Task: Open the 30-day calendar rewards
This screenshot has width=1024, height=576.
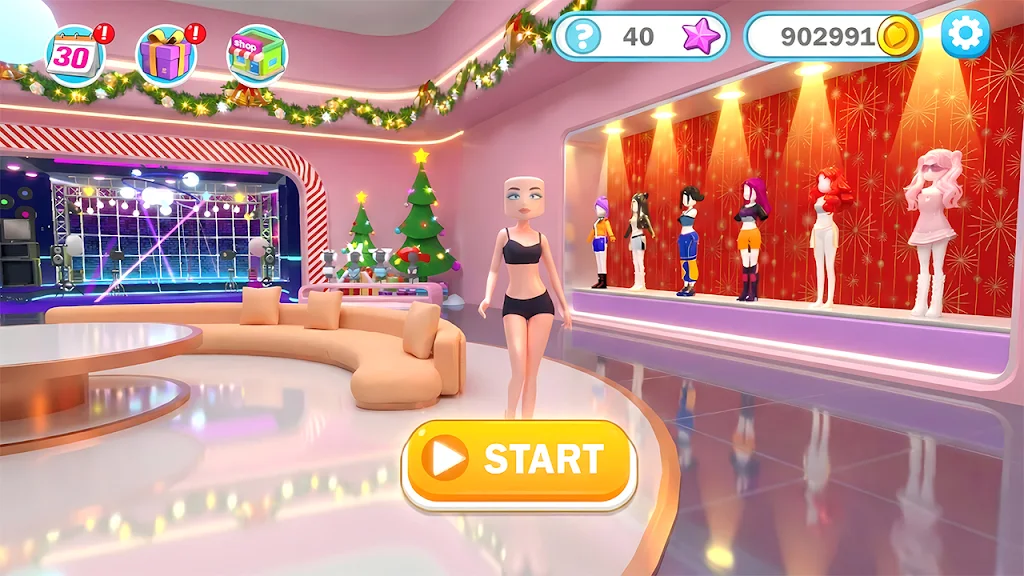Action: point(74,55)
